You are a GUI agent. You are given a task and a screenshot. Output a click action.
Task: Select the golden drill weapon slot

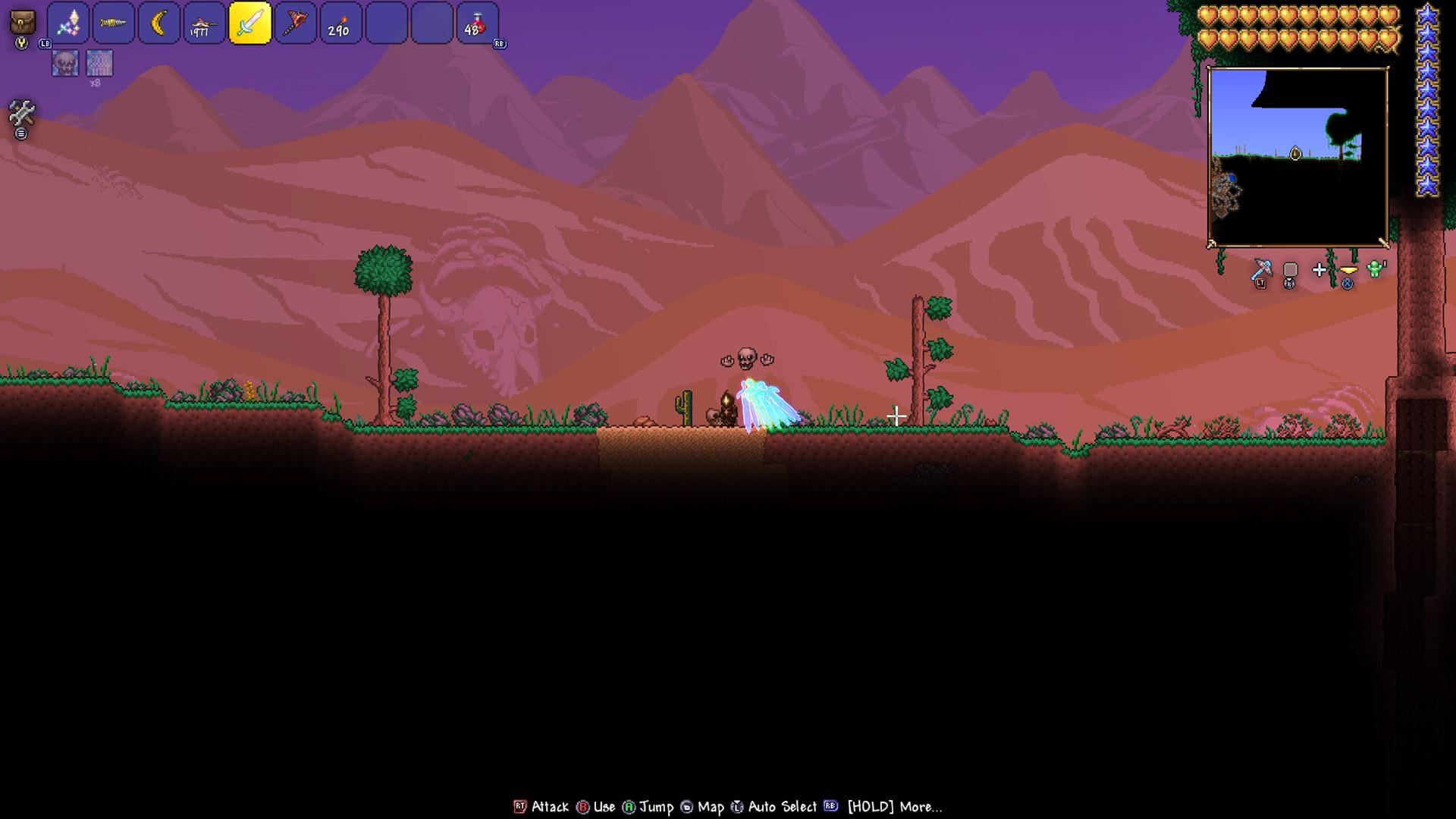pyautogui.click(x=114, y=24)
